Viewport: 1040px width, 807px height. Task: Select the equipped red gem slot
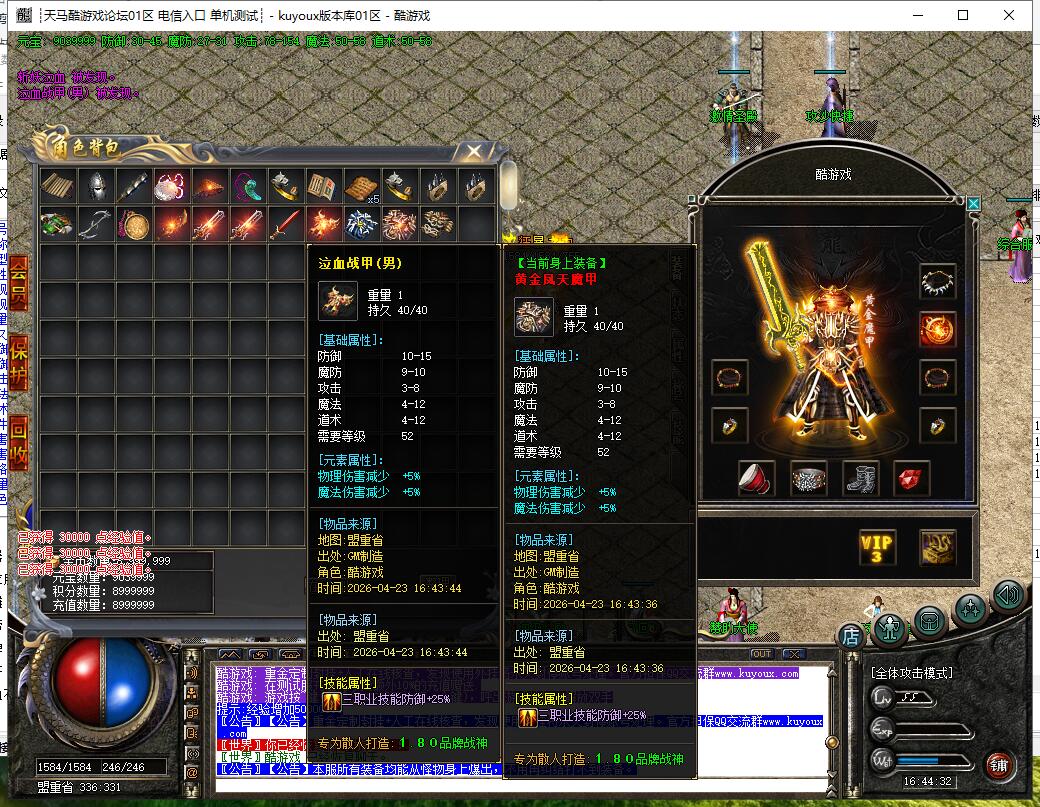point(911,478)
